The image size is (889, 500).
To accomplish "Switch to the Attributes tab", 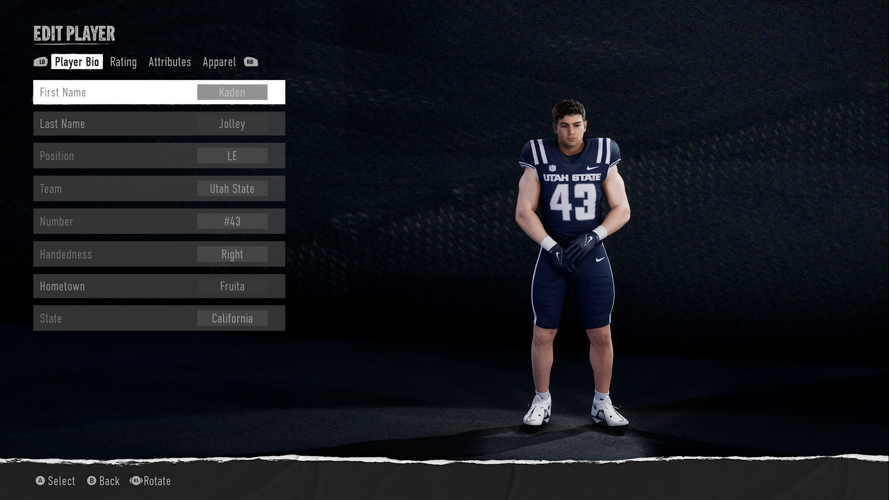I will (x=169, y=62).
